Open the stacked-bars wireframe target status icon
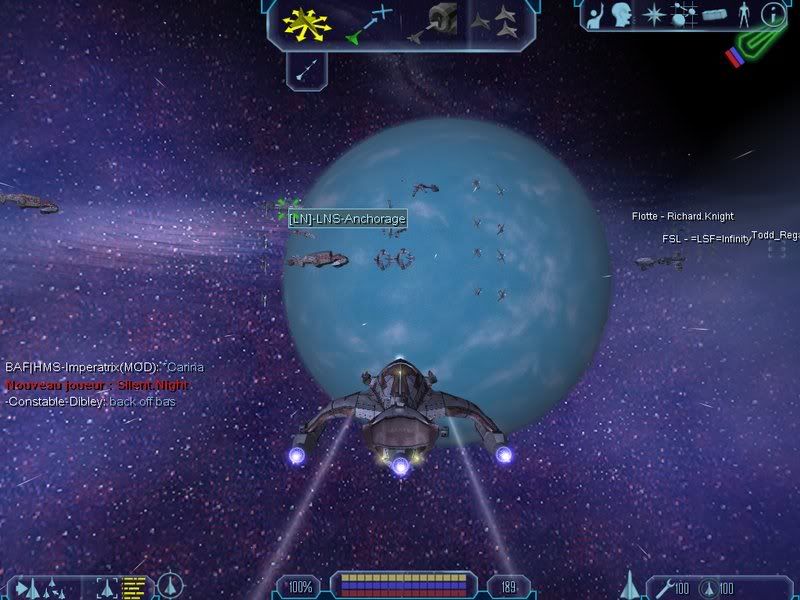The height and width of the screenshot is (600, 800). tap(135, 587)
